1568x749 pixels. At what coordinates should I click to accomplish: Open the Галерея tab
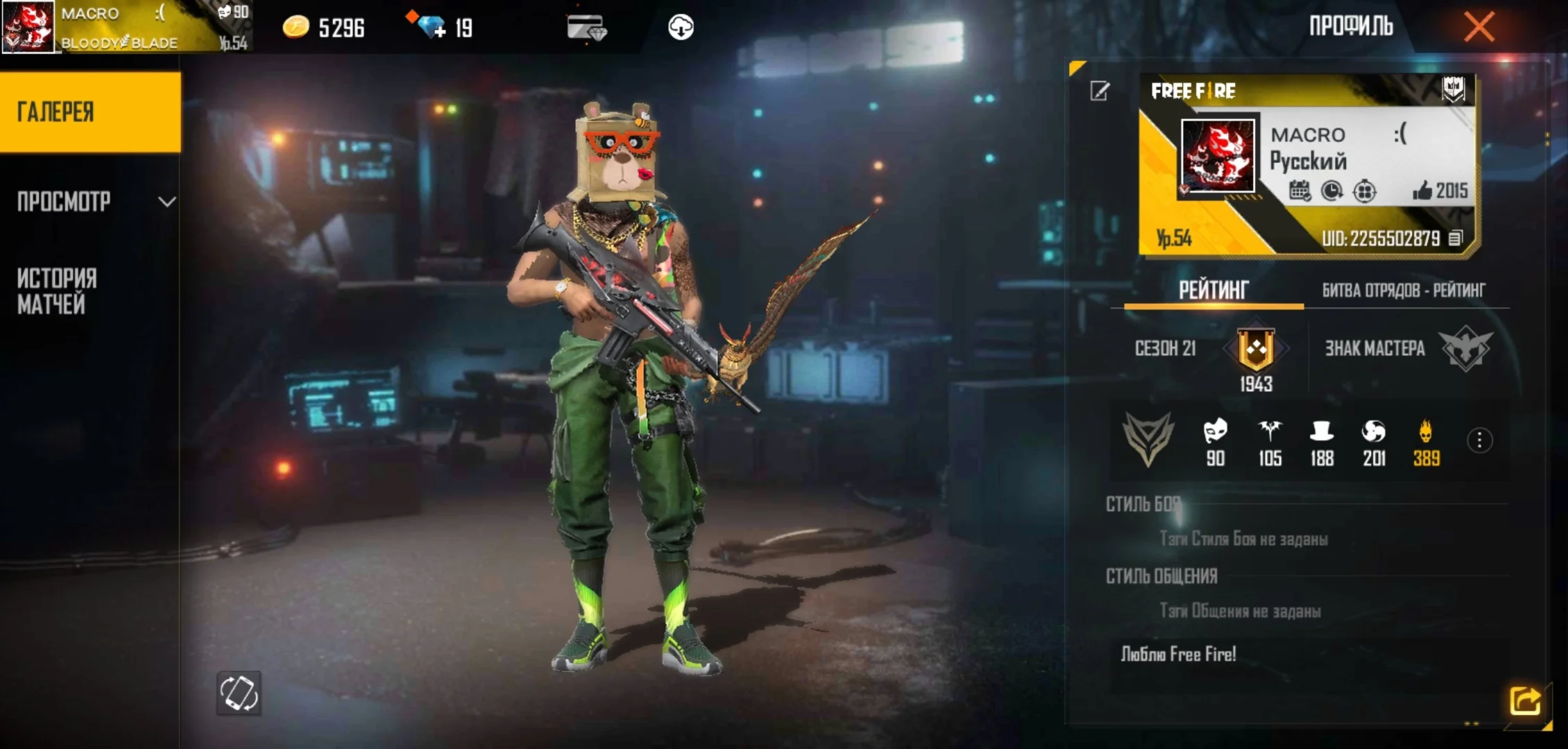coord(90,112)
